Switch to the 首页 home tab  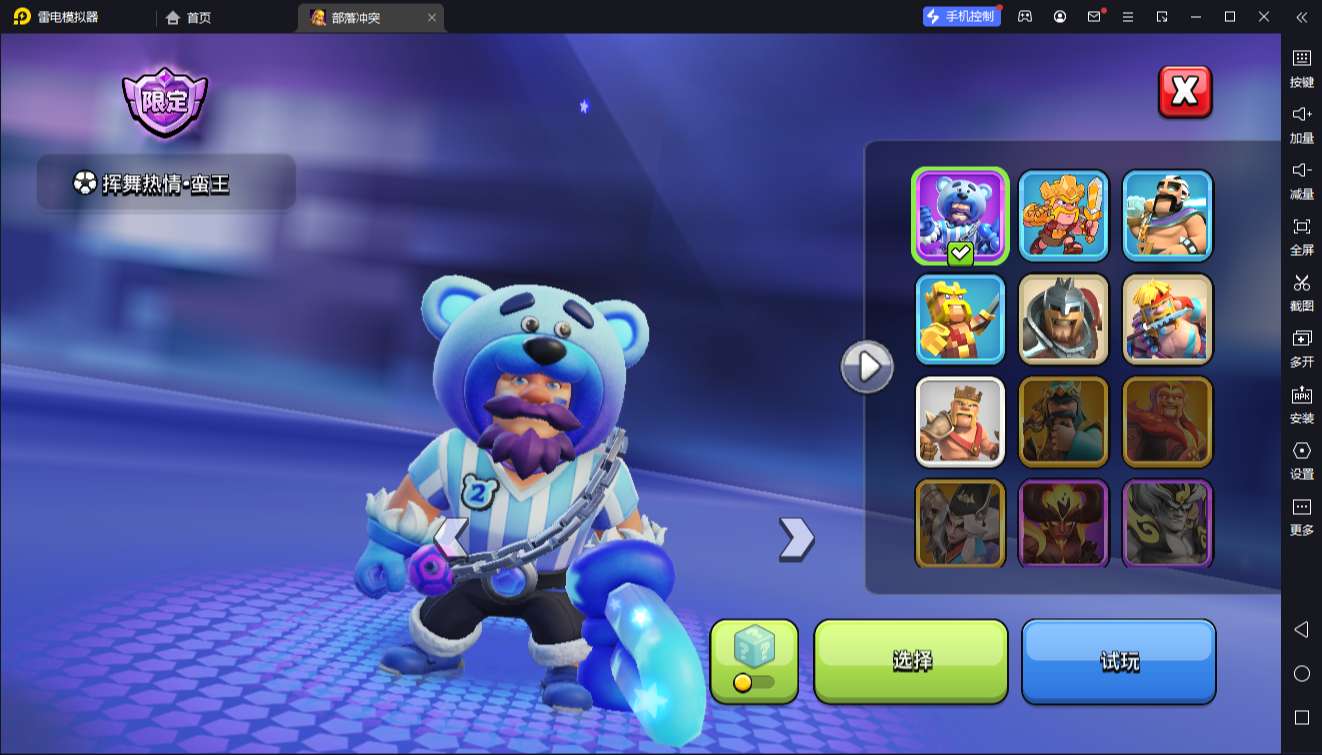tap(189, 17)
